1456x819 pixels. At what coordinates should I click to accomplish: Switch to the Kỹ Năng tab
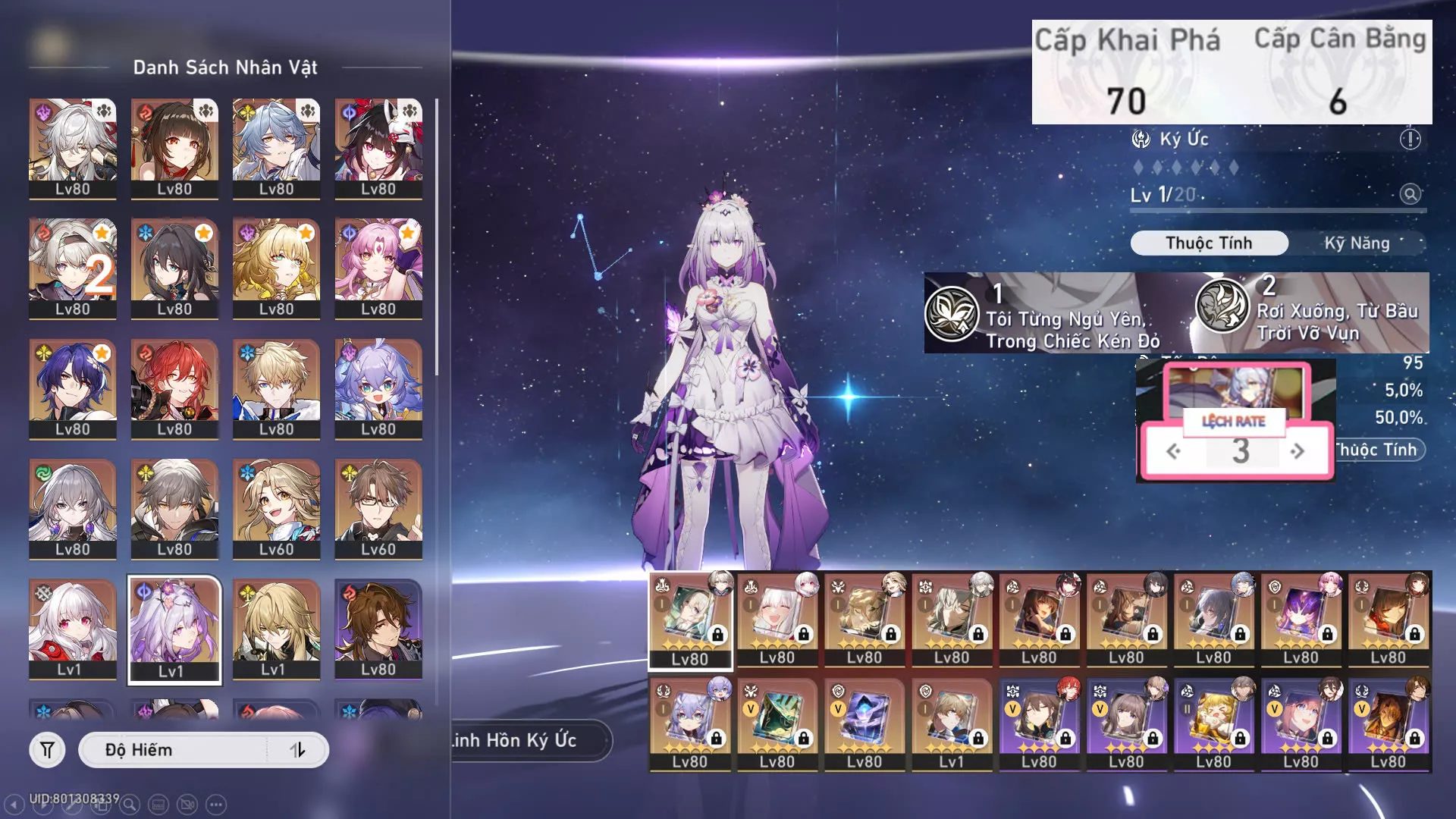tap(1357, 243)
